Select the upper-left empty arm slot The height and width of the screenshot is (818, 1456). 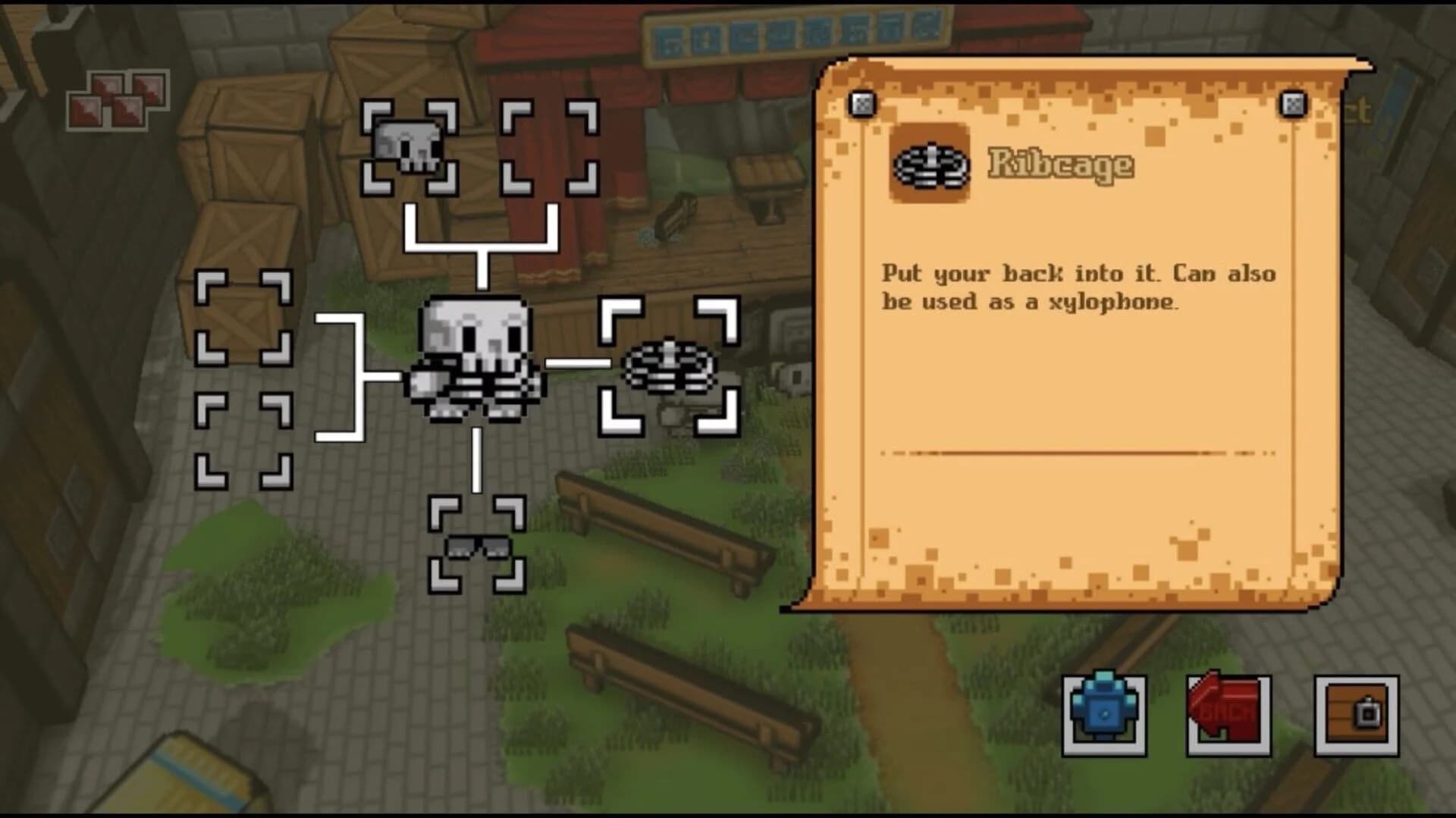pyautogui.click(x=244, y=318)
